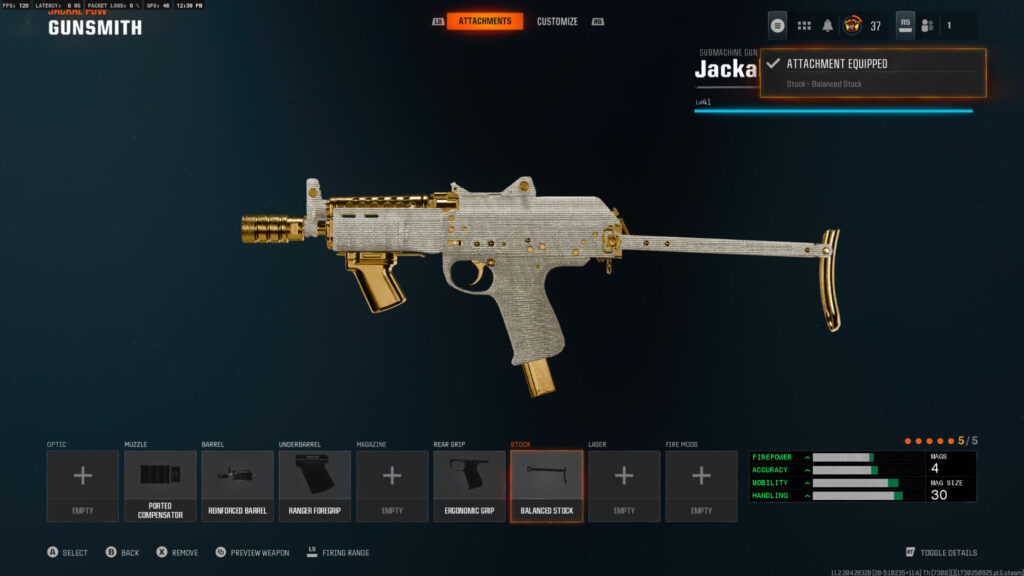Click the grid apps icon
1024x576 pixels.
[804, 25]
